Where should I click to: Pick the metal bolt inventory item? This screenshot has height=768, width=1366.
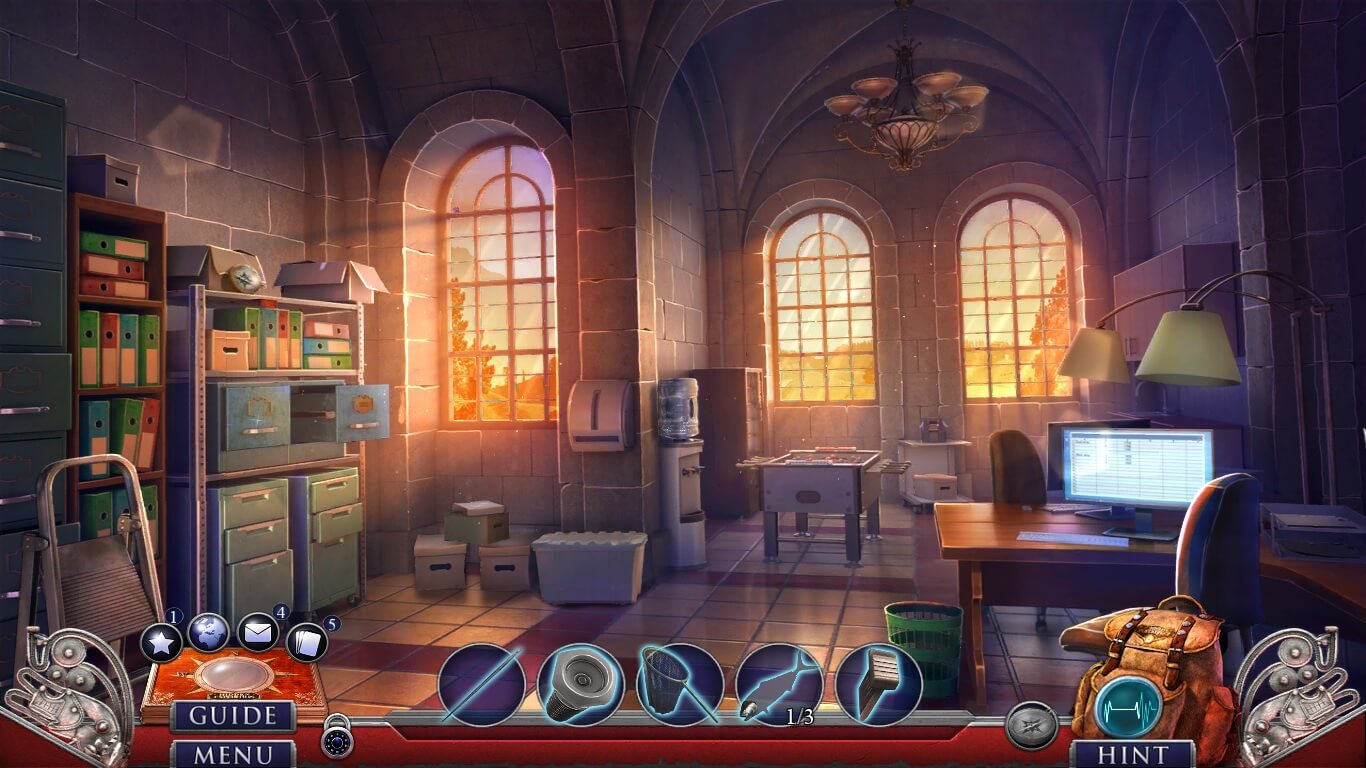[x=580, y=684]
